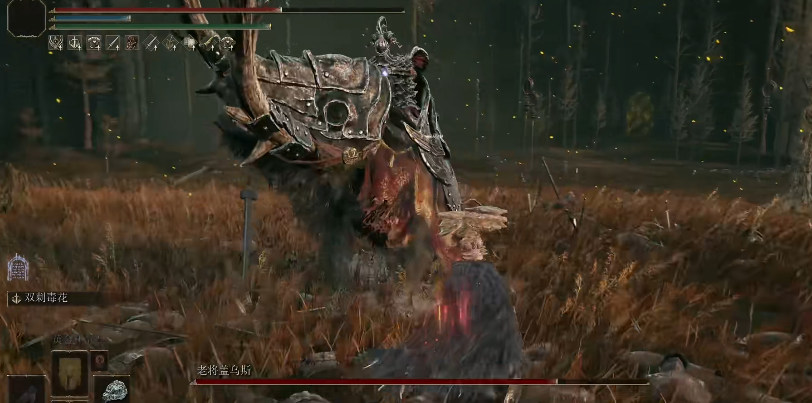Click the straight sword buff icon
The image size is (812, 403).
pos(113,42)
